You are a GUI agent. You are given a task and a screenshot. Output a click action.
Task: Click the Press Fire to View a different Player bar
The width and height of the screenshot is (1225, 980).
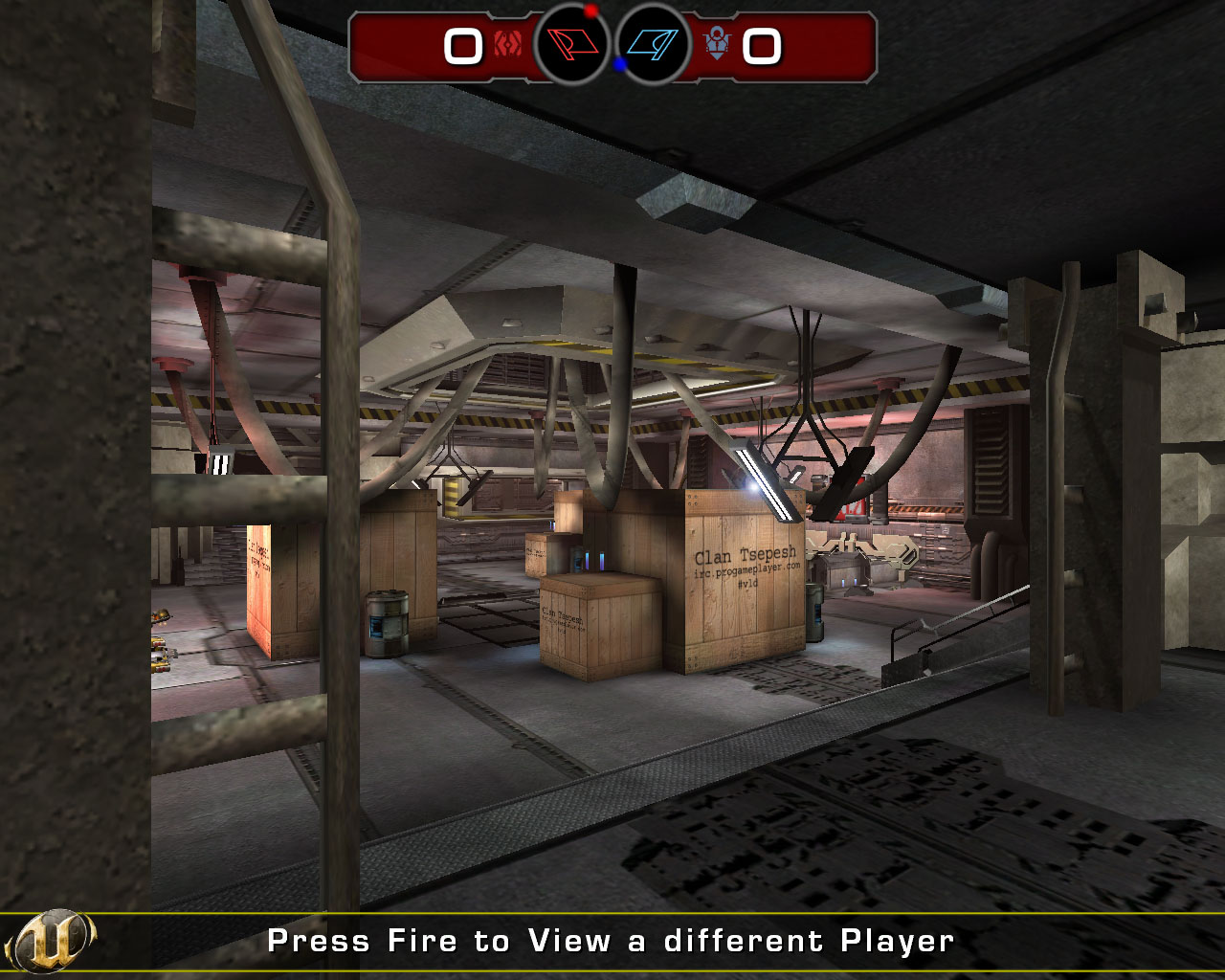(x=612, y=940)
